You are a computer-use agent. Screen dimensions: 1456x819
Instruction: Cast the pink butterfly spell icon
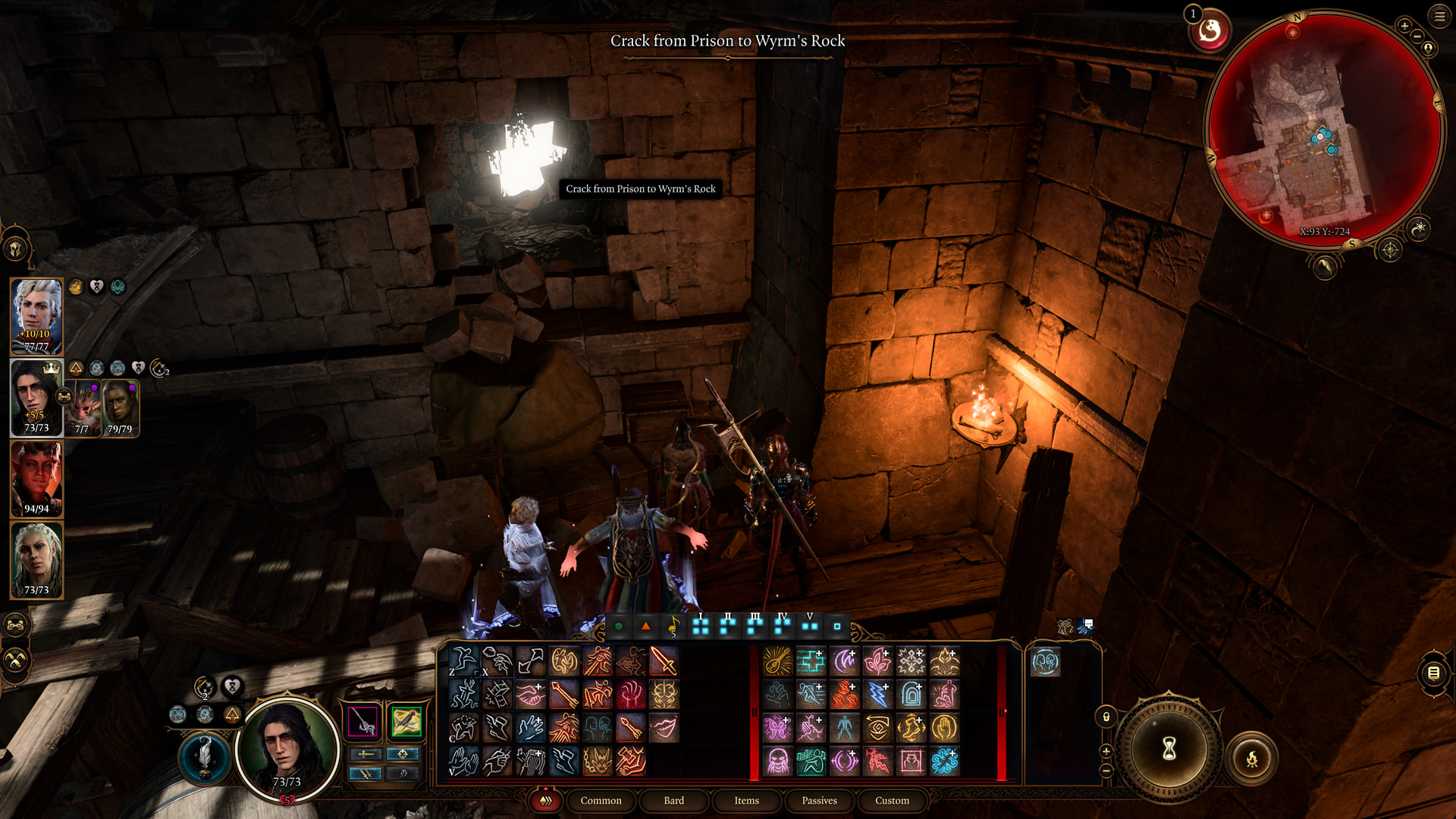777,728
